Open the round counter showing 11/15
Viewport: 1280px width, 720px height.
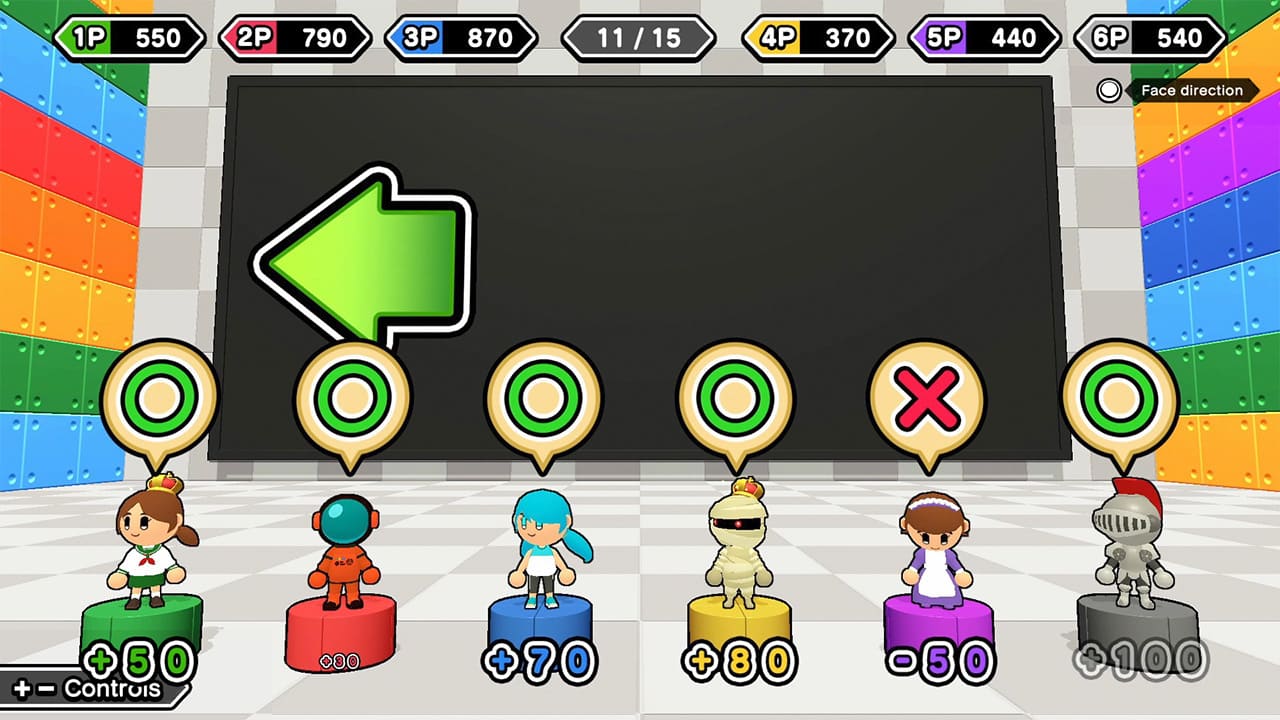640,38
